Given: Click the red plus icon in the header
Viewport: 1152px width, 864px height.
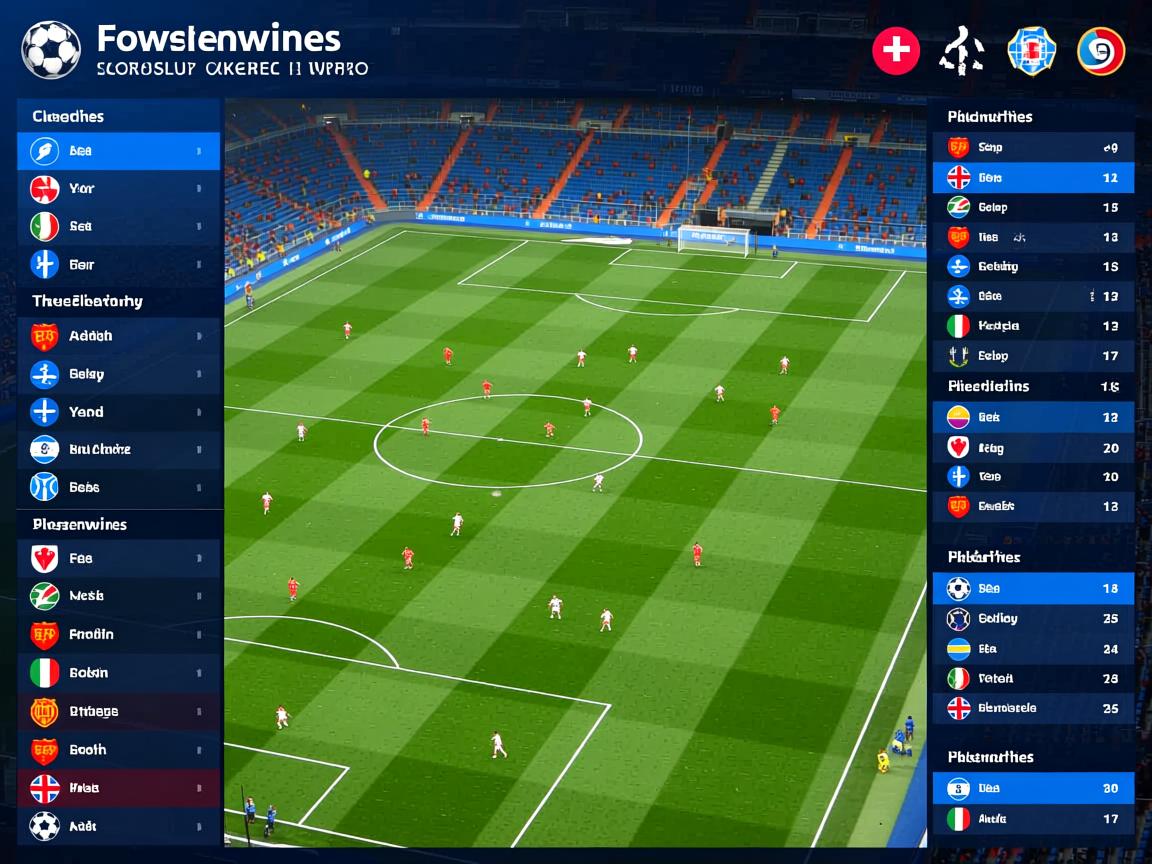Looking at the screenshot, I should tap(896, 51).
